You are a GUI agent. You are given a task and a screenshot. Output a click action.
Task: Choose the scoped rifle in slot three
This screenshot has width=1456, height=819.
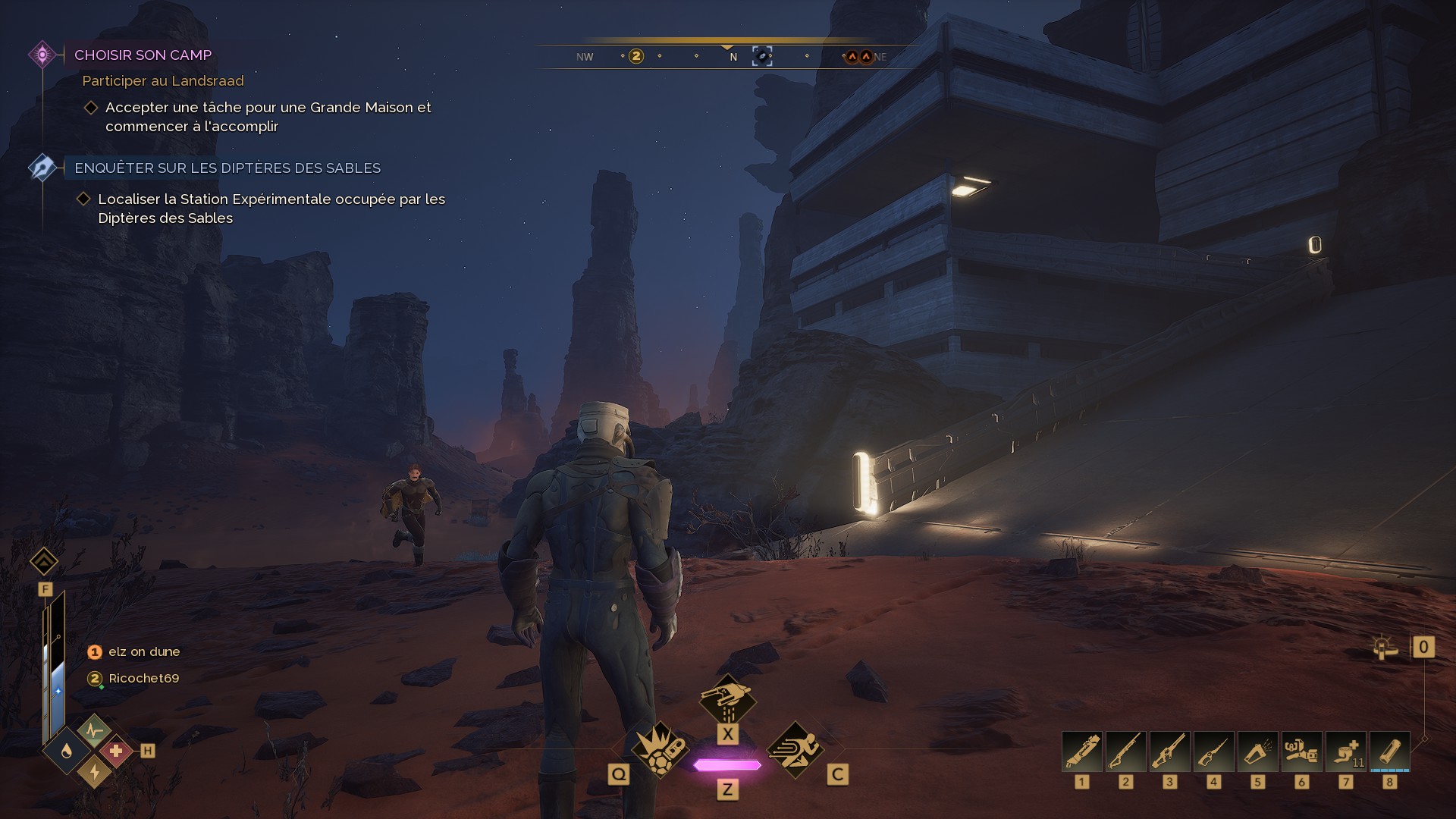point(1170,752)
